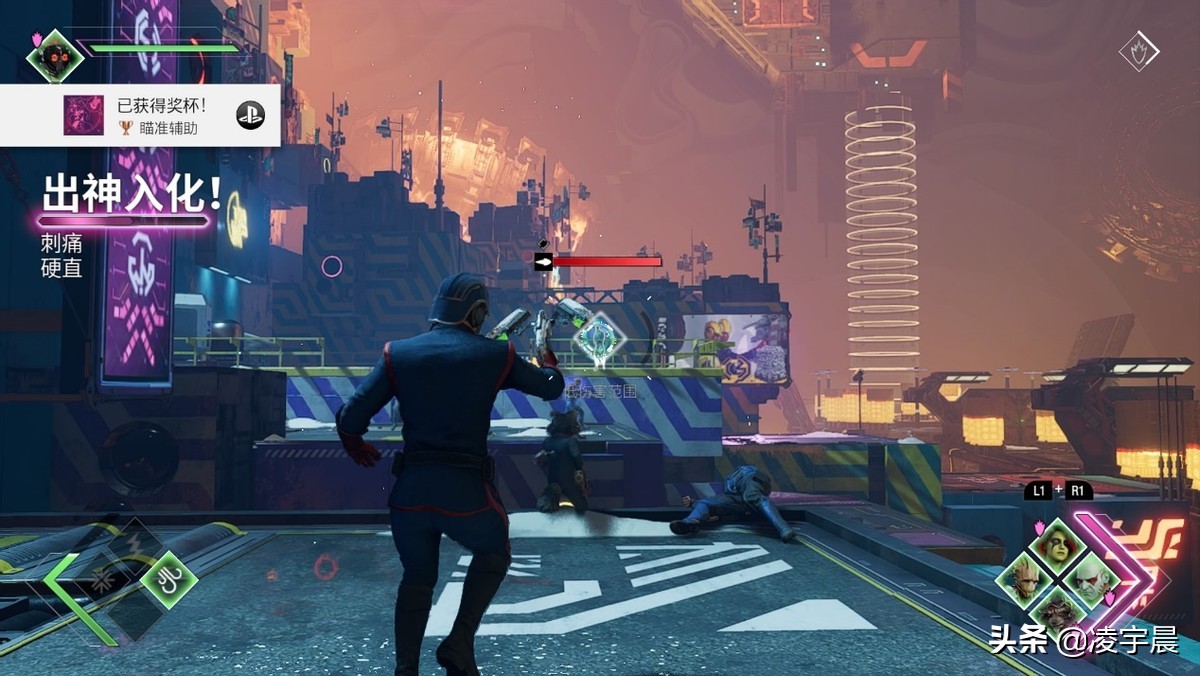Select the diamond target marker on the enemy
Image resolution: width=1200 pixels, height=676 pixels.
tap(598, 338)
